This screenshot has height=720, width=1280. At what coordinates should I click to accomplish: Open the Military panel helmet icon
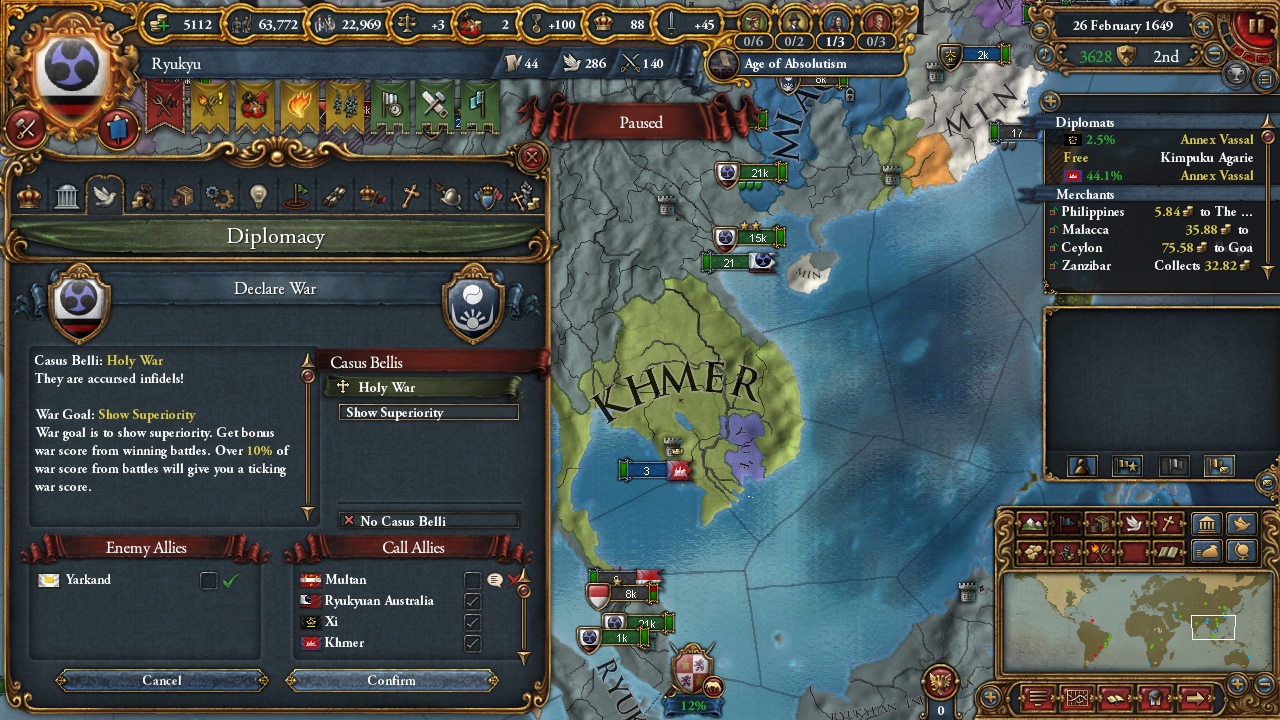tap(448, 196)
